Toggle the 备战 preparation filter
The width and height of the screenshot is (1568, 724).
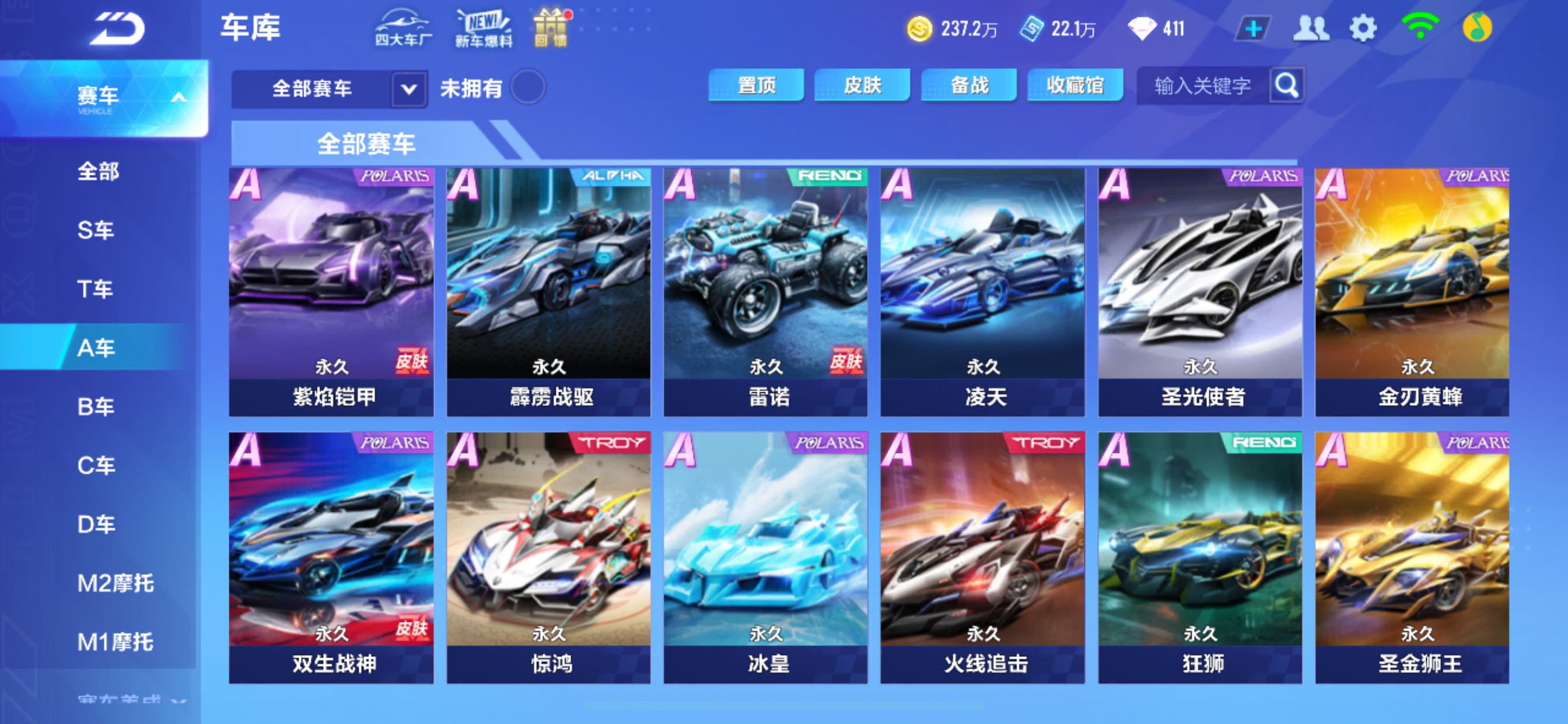pyautogui.click(x=968, y=86)
